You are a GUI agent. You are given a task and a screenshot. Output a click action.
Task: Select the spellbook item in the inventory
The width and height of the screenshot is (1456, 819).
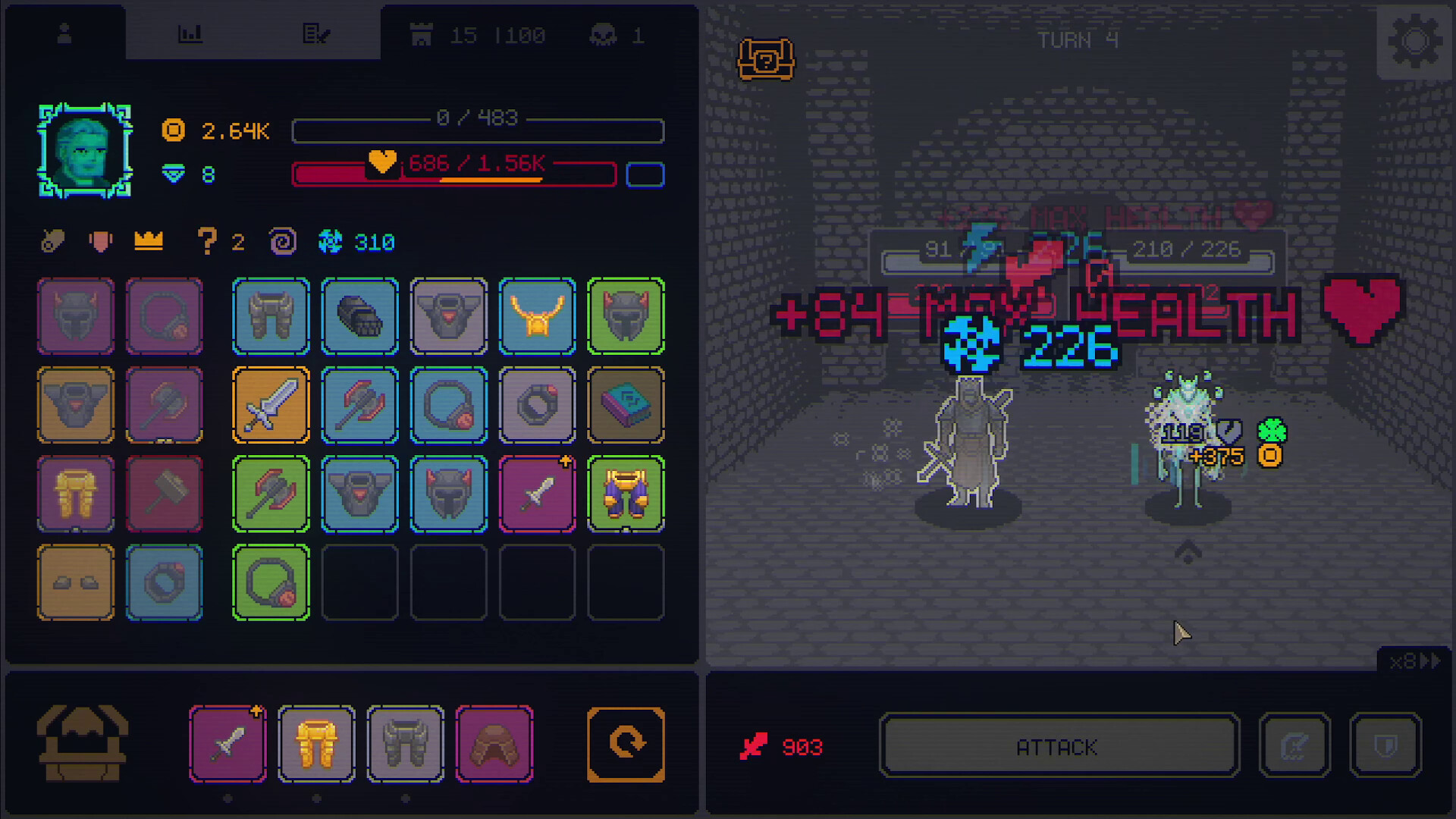(626, 405)
